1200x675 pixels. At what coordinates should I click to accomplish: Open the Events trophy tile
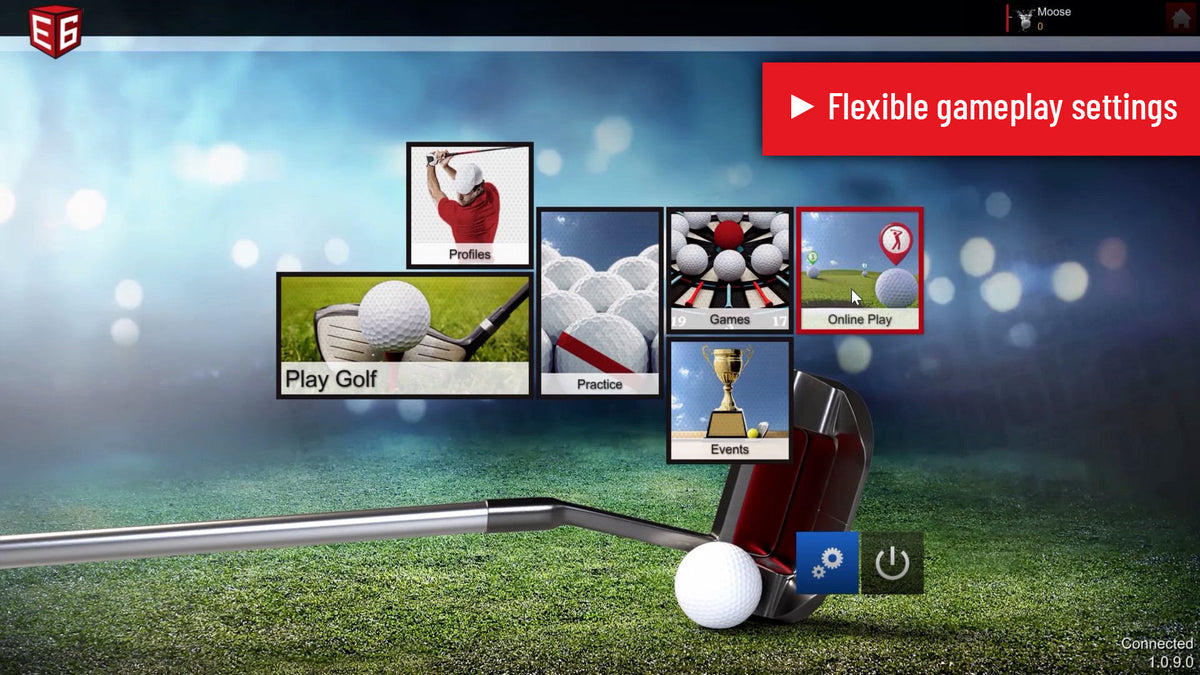tap(730, 400)
